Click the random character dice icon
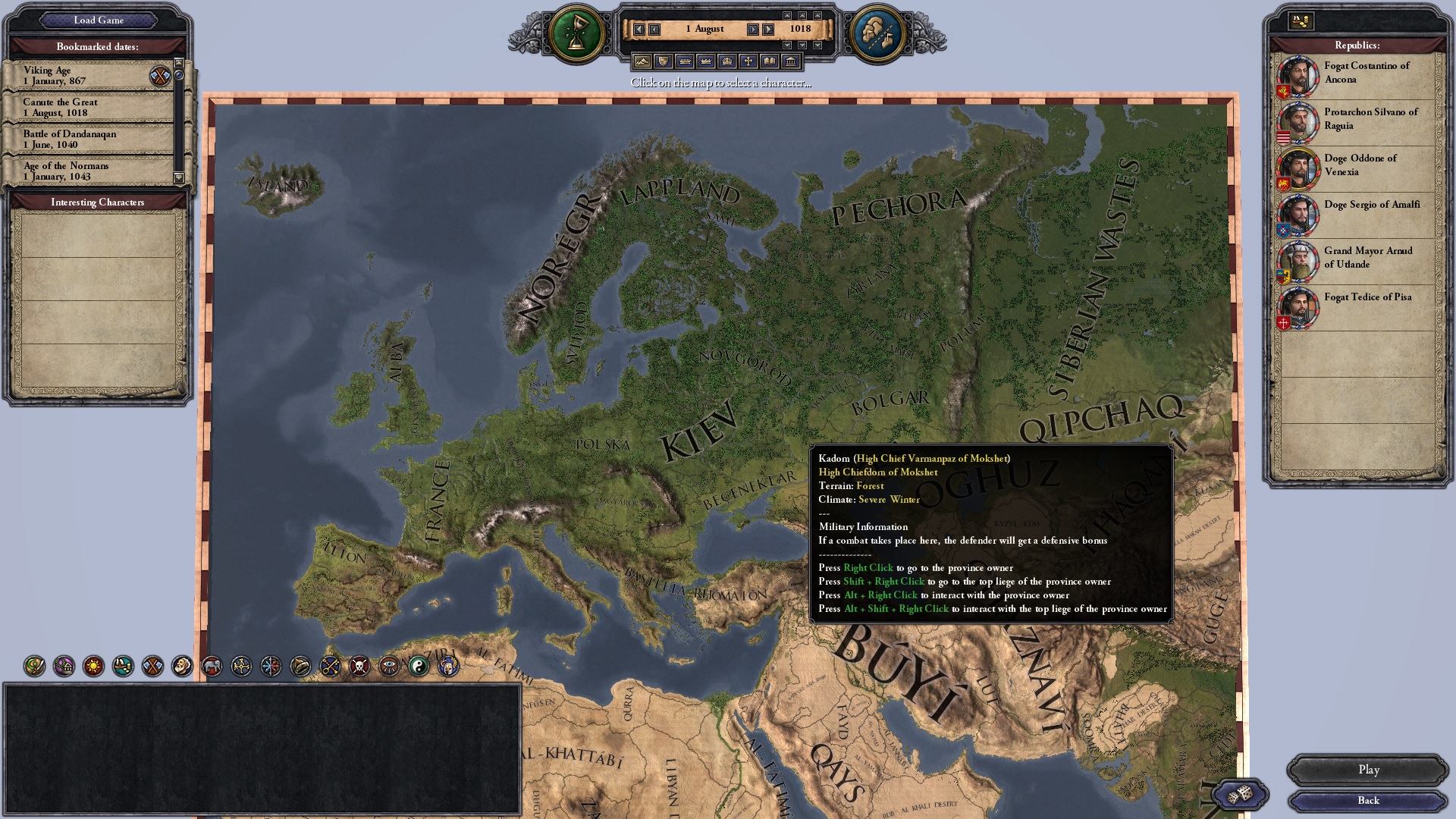The image size is (1456, 819). [x=1240, y=794]
